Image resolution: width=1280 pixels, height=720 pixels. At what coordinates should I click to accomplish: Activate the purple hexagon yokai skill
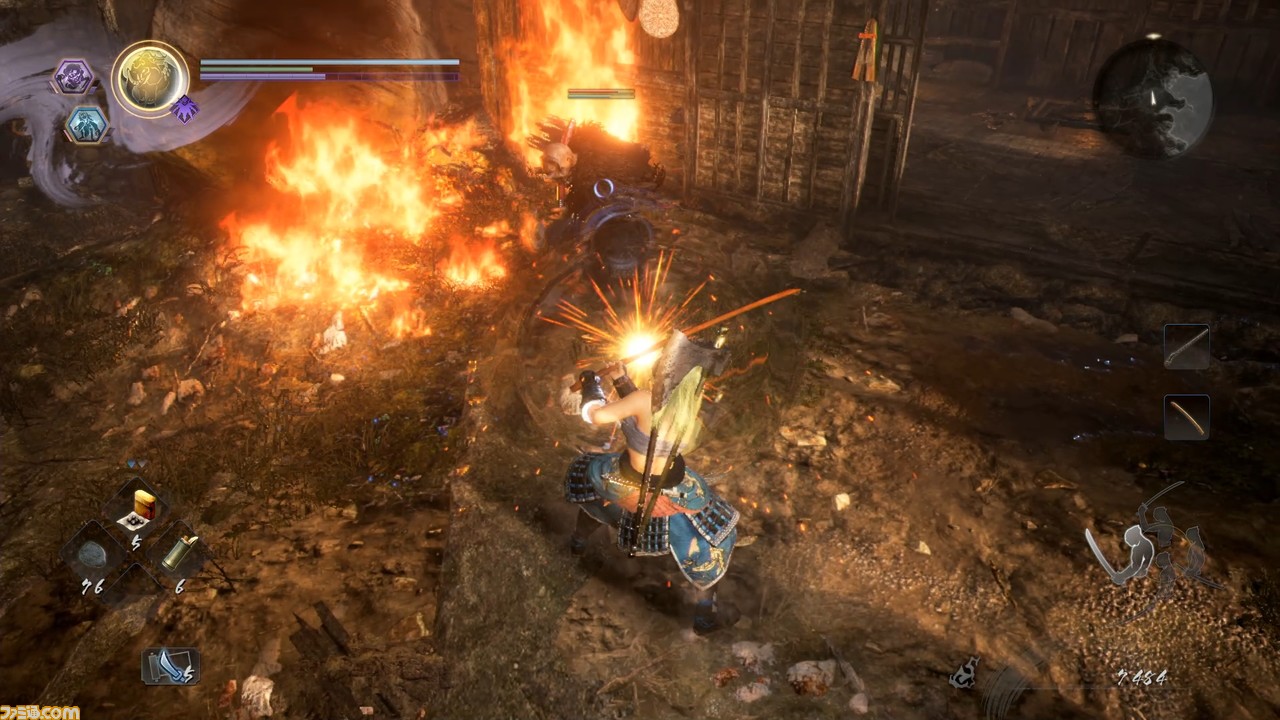(73, 77)
